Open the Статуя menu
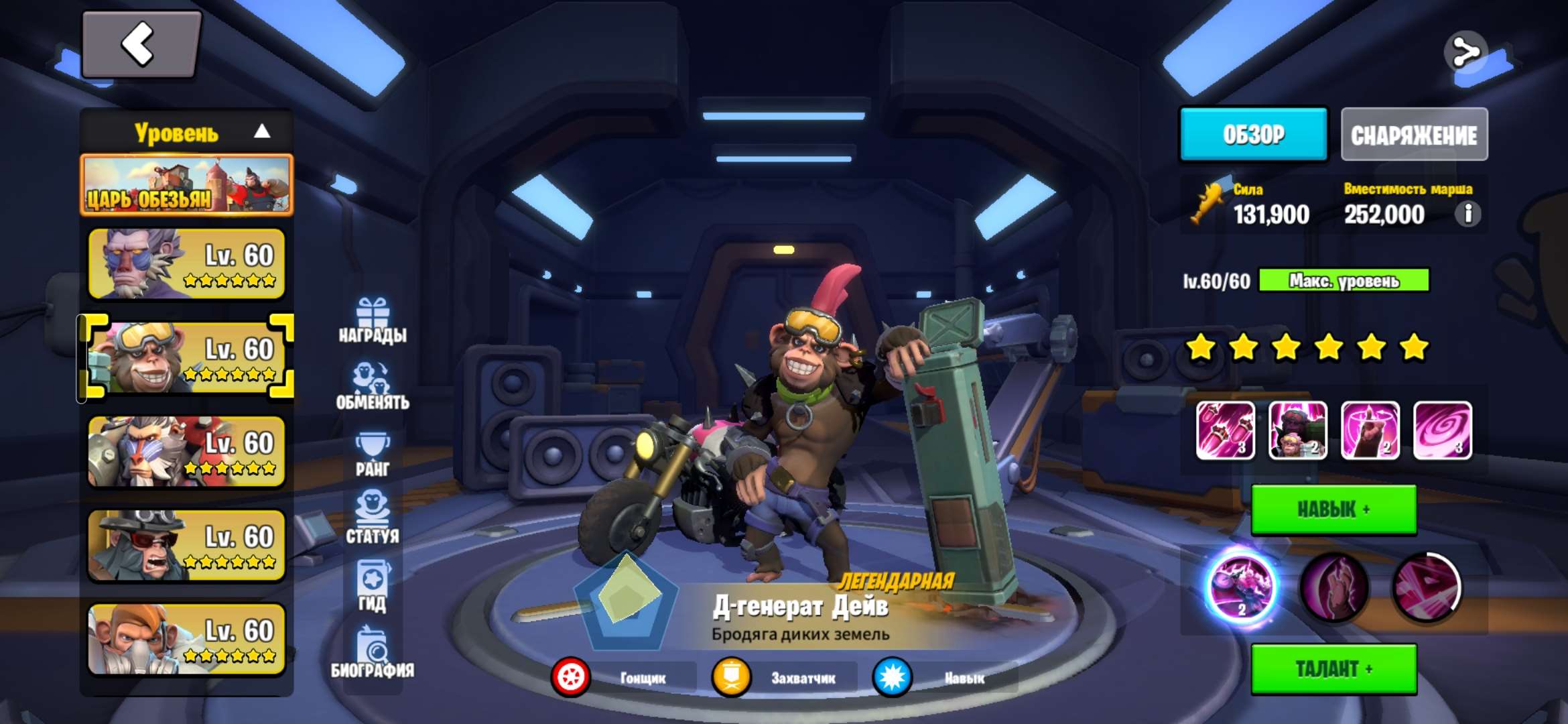This screenshot has height=724, width=1568. coord(373,516)
